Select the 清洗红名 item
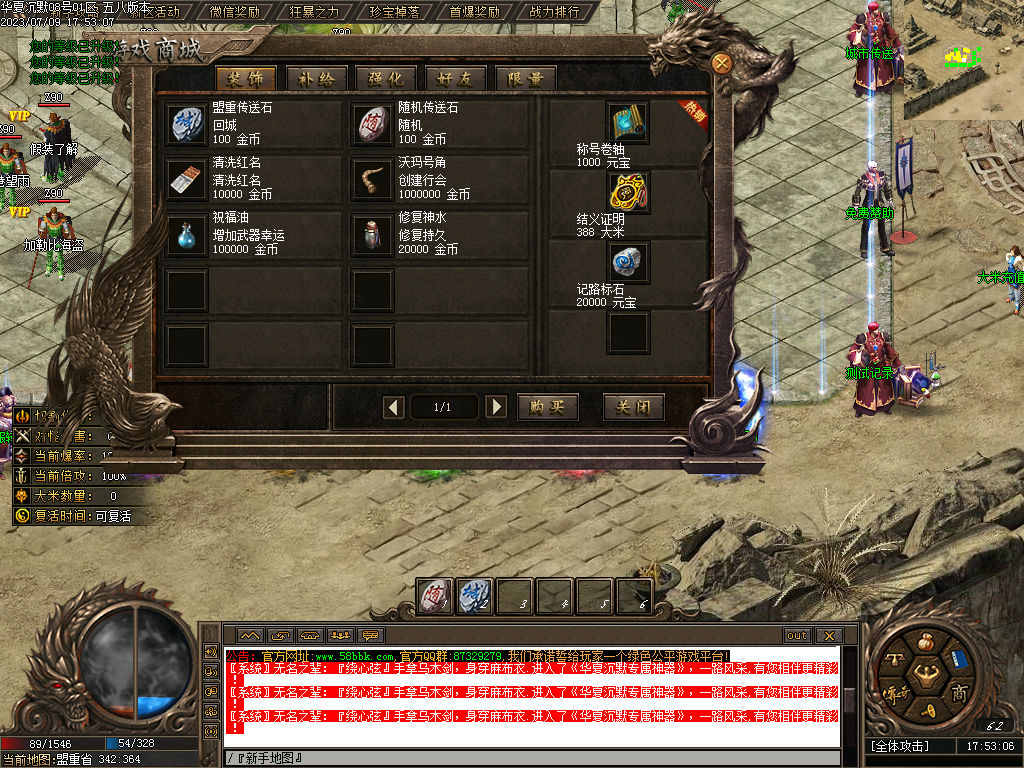Screen dimensions: 1024x768 click(185, 179)
